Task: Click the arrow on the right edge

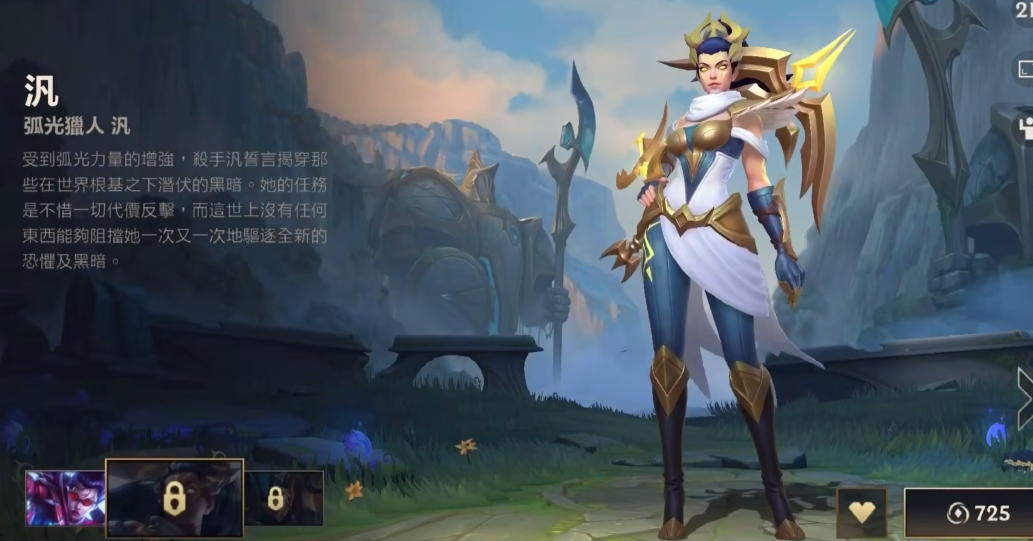Action: tap(1024, 398)
